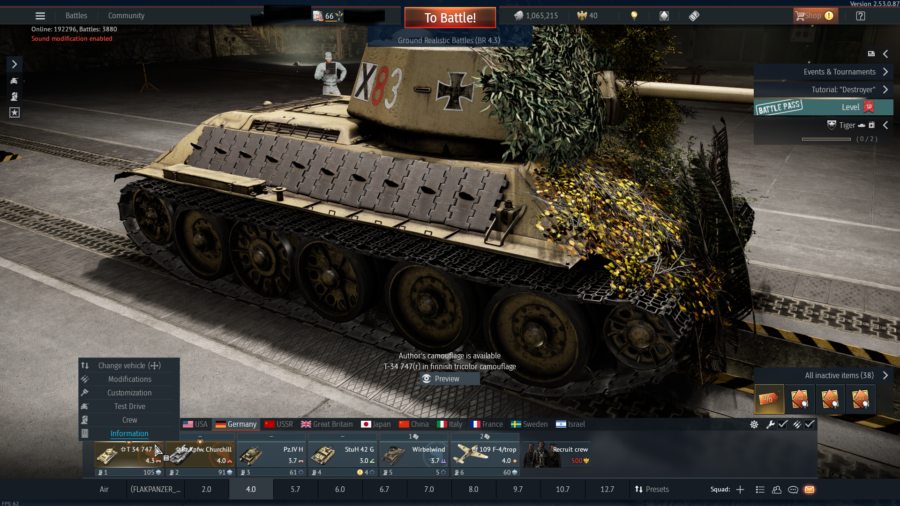Open the Customization option
The height and width of the screenshot is (506, 900).
coord(130,393)
